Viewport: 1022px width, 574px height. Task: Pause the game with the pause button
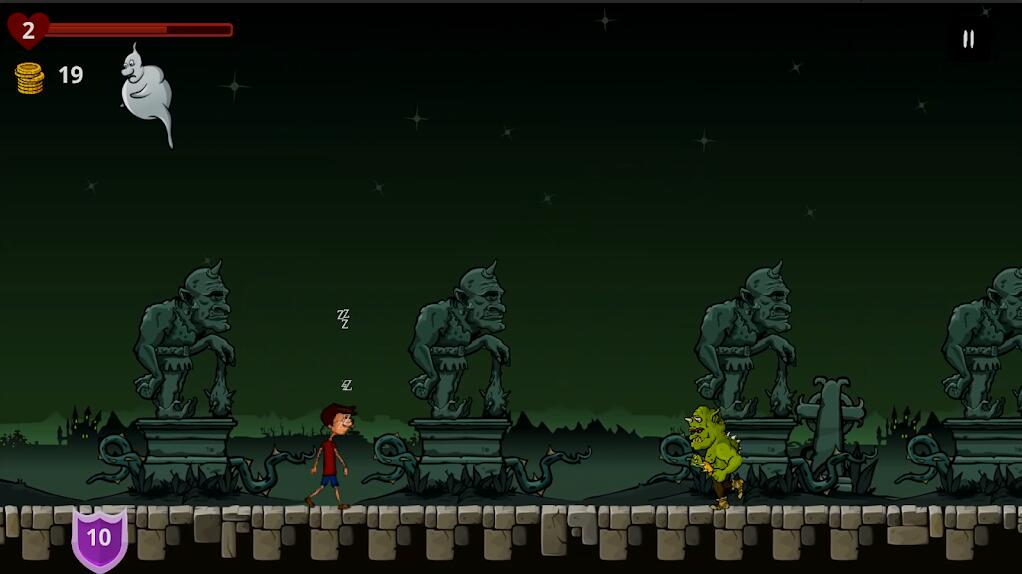click(x=968, y=40)
